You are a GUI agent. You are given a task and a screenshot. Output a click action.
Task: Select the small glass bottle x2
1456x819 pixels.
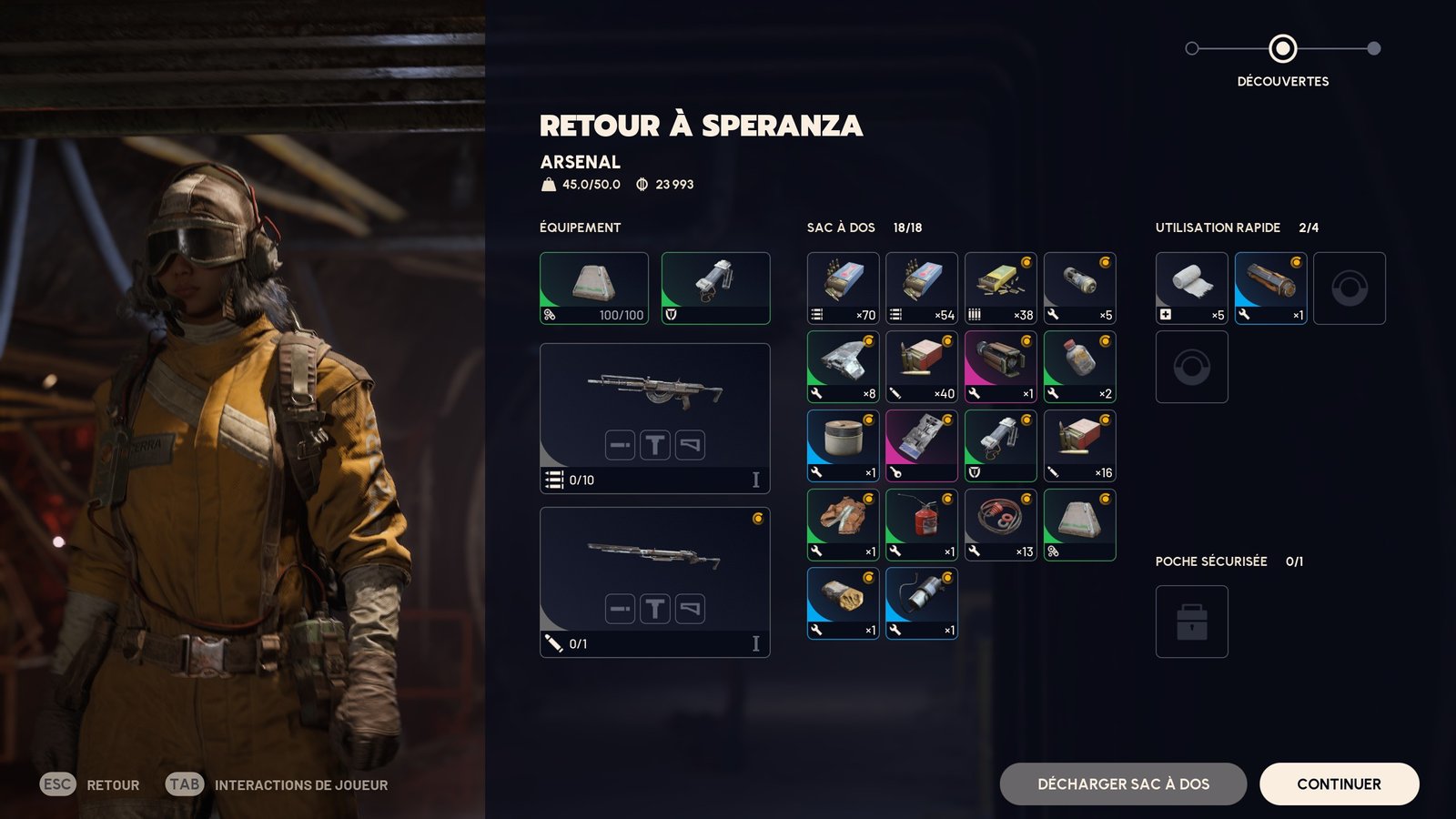click(x=1079, y=366)
